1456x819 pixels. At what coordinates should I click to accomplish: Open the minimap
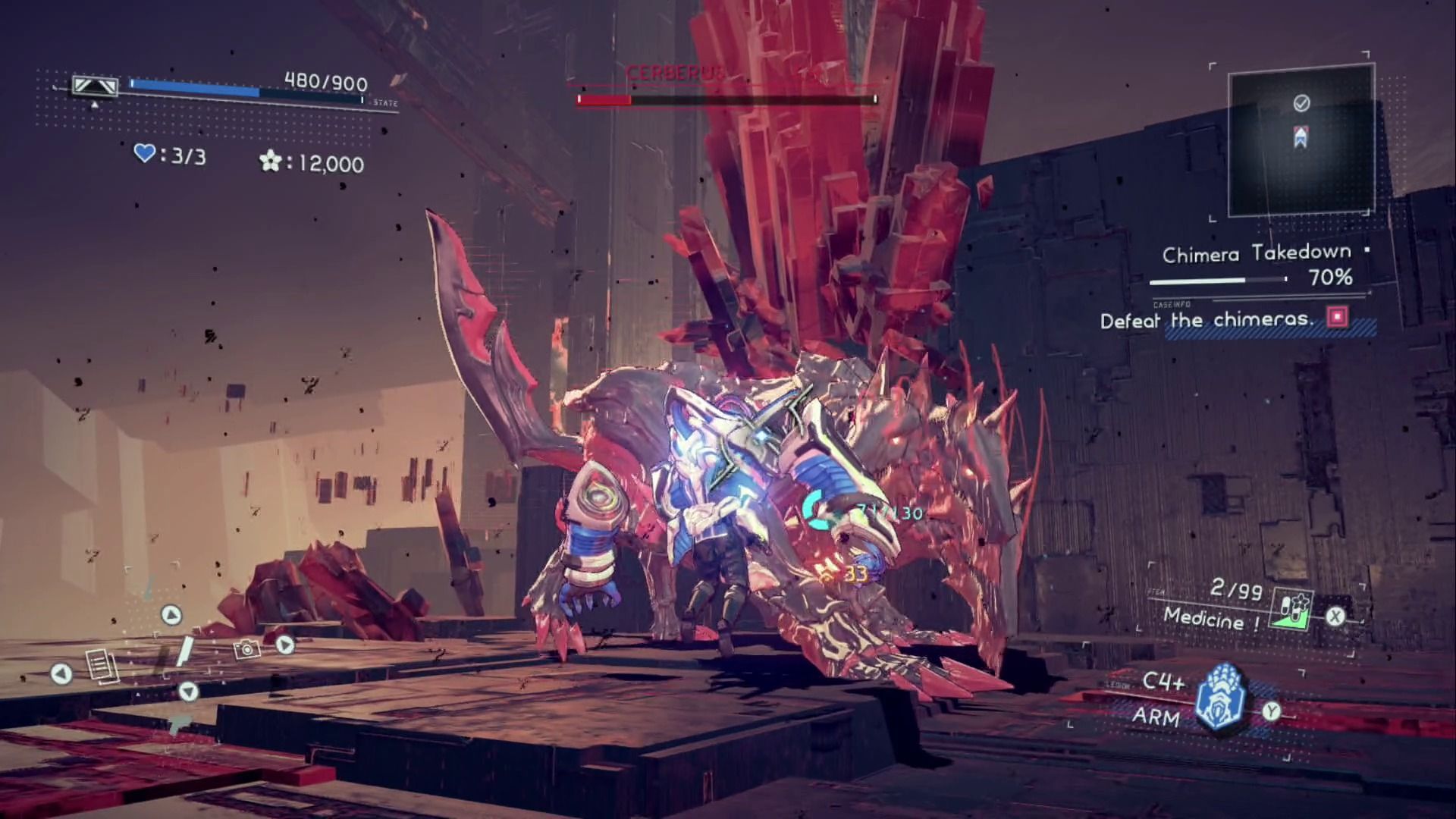1300,140
